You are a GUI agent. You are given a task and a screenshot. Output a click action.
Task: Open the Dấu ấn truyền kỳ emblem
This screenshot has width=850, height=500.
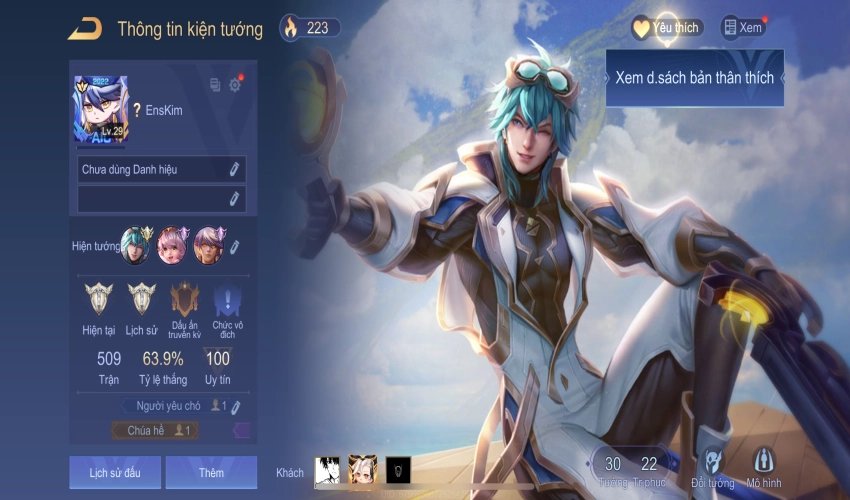(x=185, y=298)
